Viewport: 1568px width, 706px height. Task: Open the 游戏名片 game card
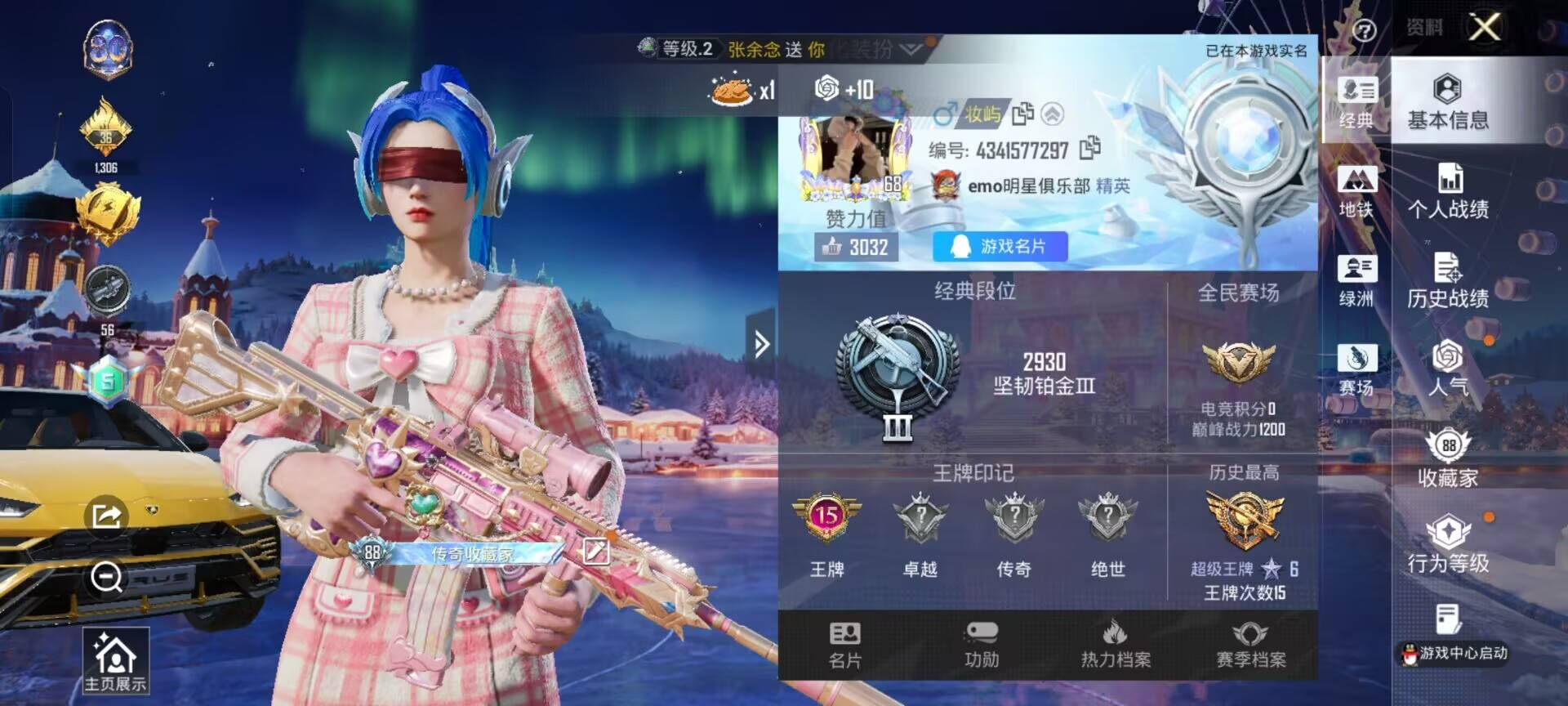click(998, 247)
